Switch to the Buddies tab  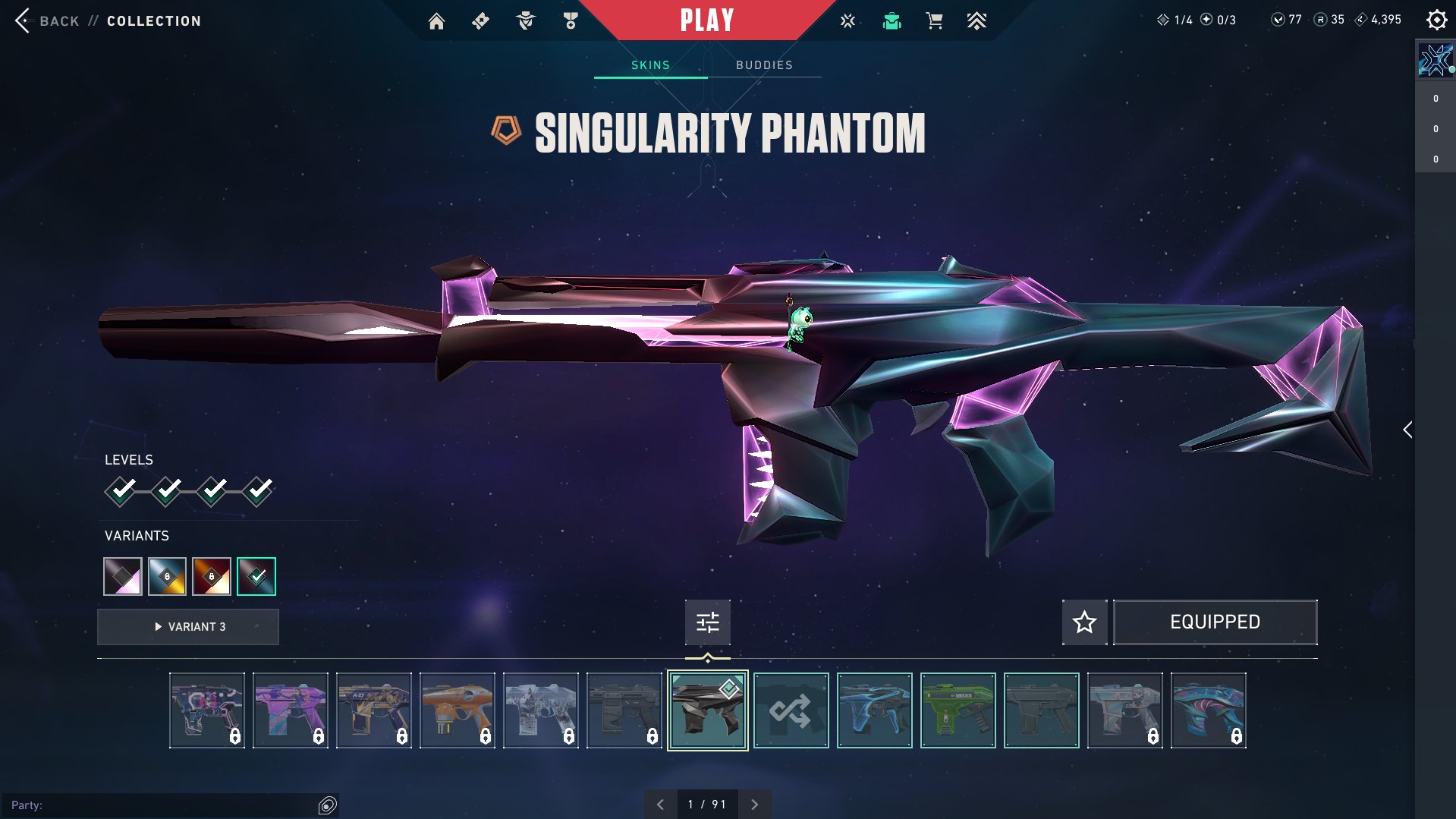764,65
